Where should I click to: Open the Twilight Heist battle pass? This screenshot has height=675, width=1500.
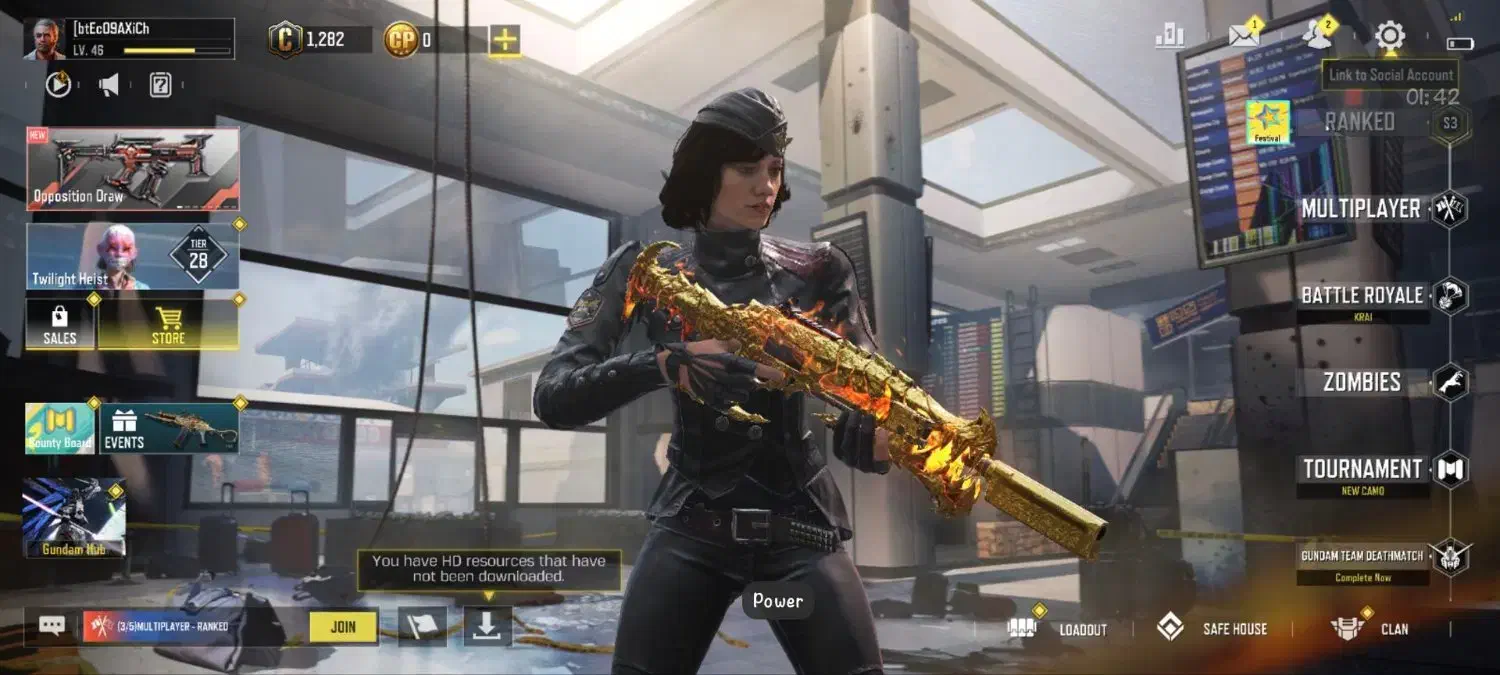[x=133, y=256]
